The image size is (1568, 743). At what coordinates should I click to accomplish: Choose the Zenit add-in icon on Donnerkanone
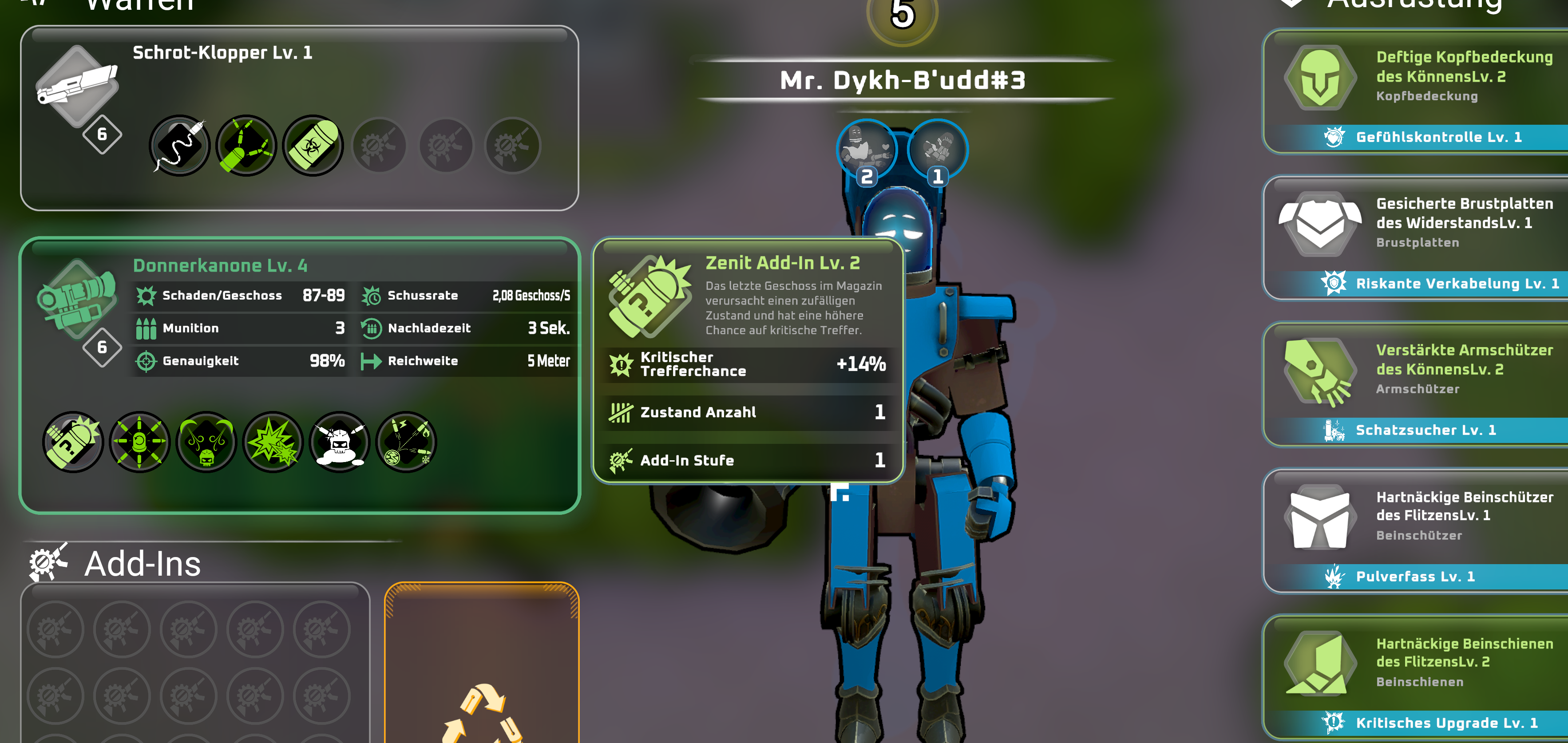(x=73, y=442)
